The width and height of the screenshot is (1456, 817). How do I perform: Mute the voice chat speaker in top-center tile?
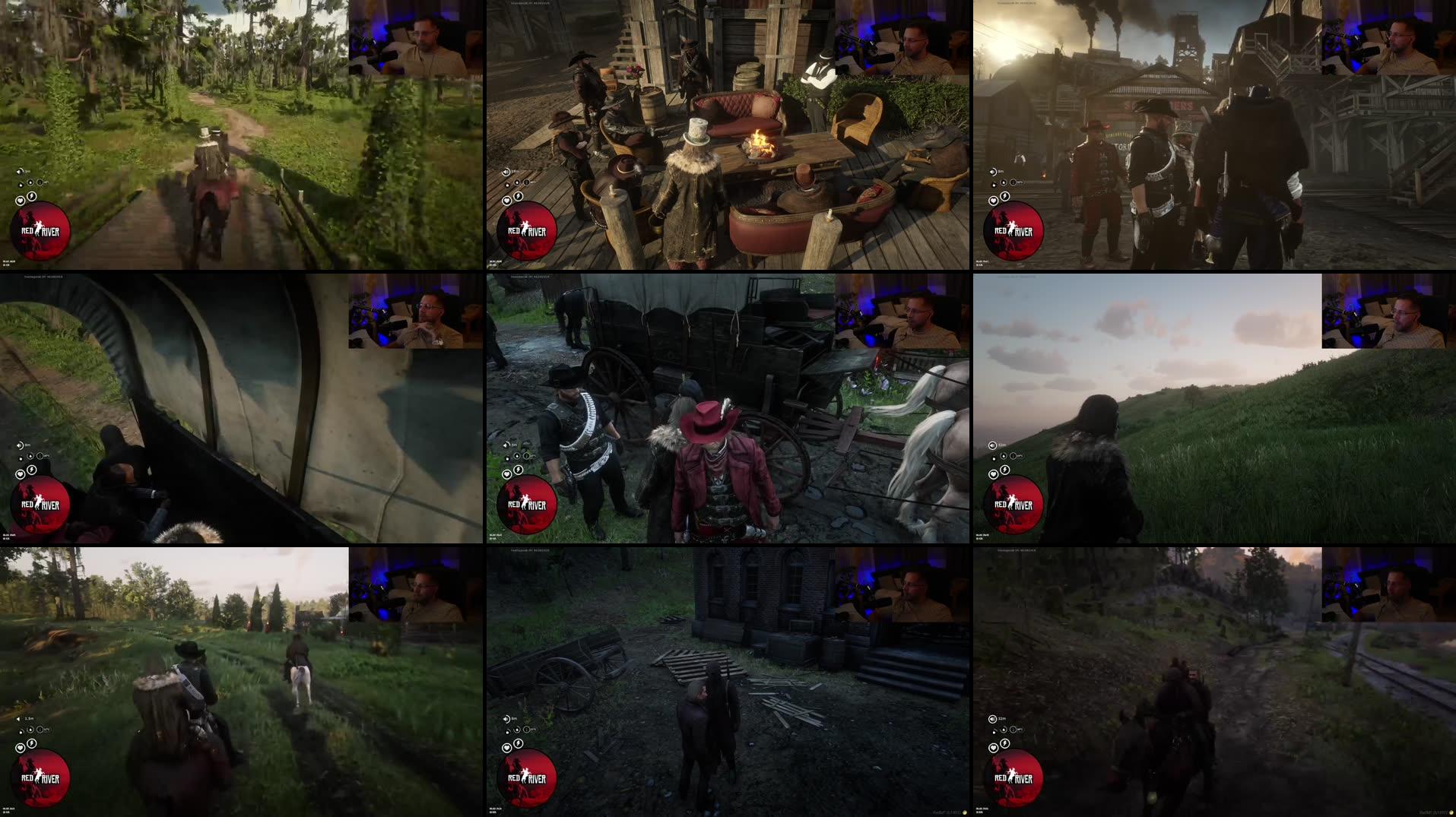[505, 171]
